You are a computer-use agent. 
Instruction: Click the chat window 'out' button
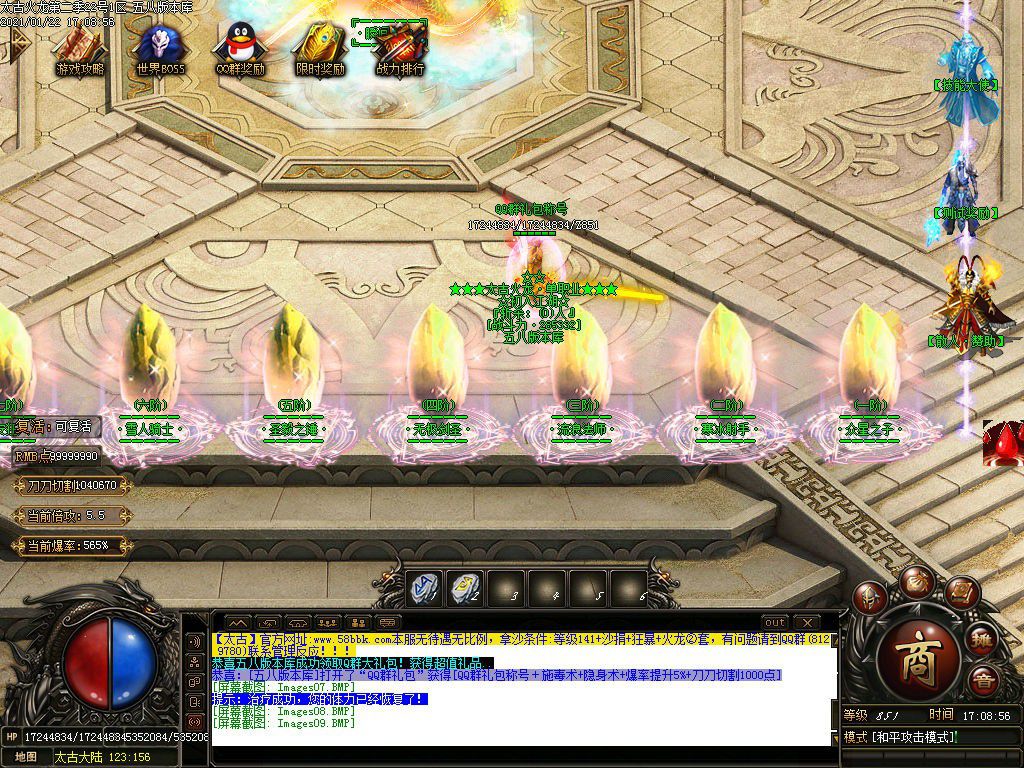coord(775,623)
